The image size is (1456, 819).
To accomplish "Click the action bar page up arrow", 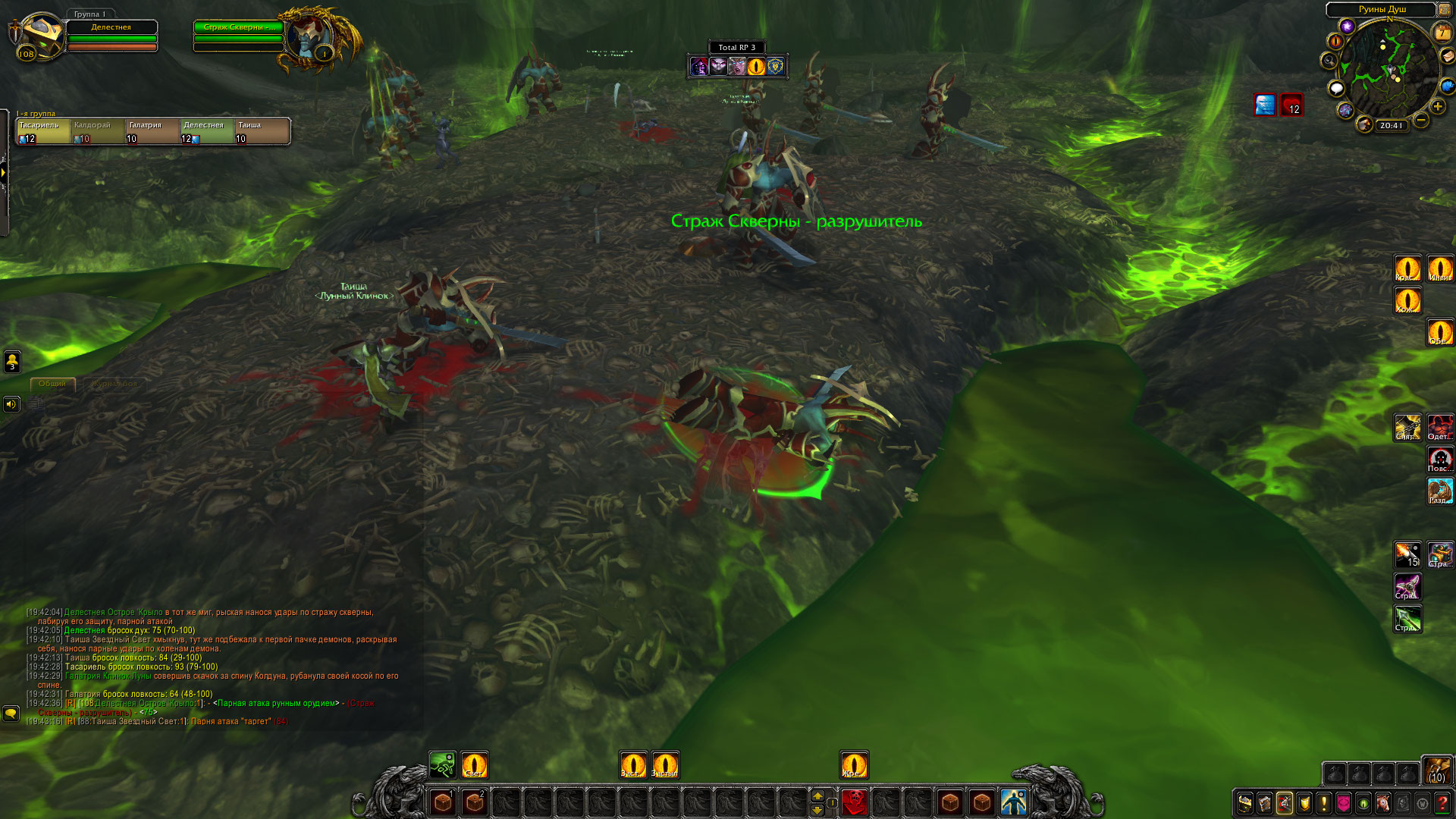I will point(817,795).
